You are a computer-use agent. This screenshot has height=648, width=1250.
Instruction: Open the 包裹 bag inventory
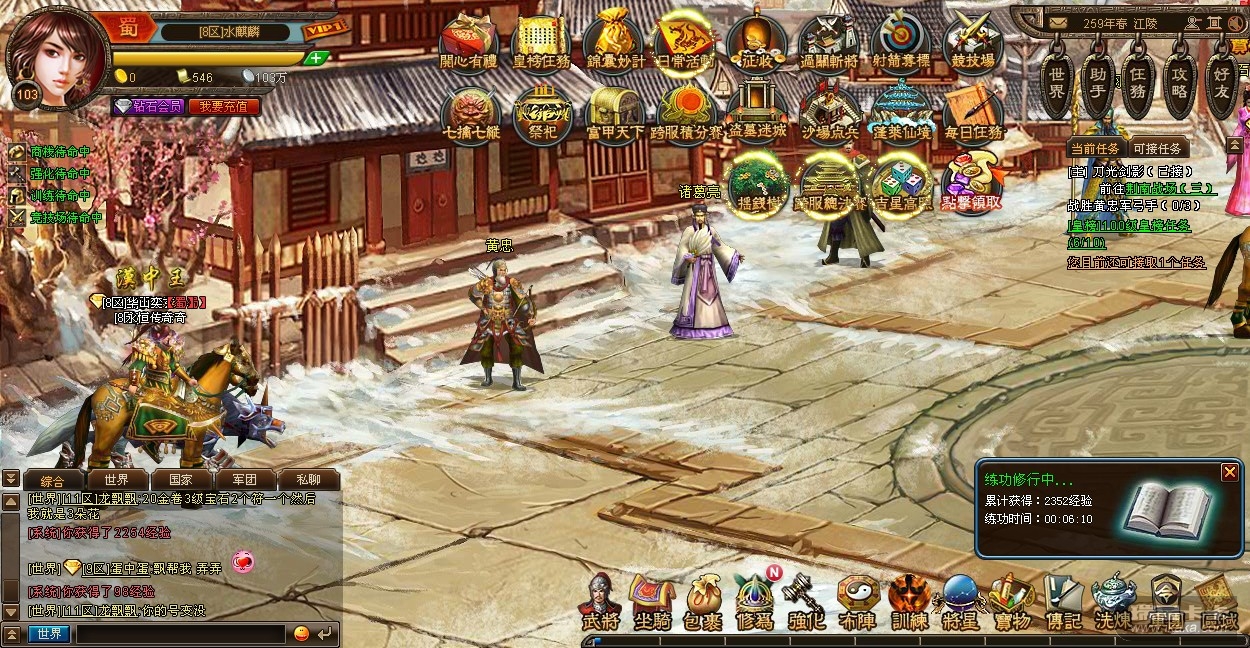coord(705,602)
